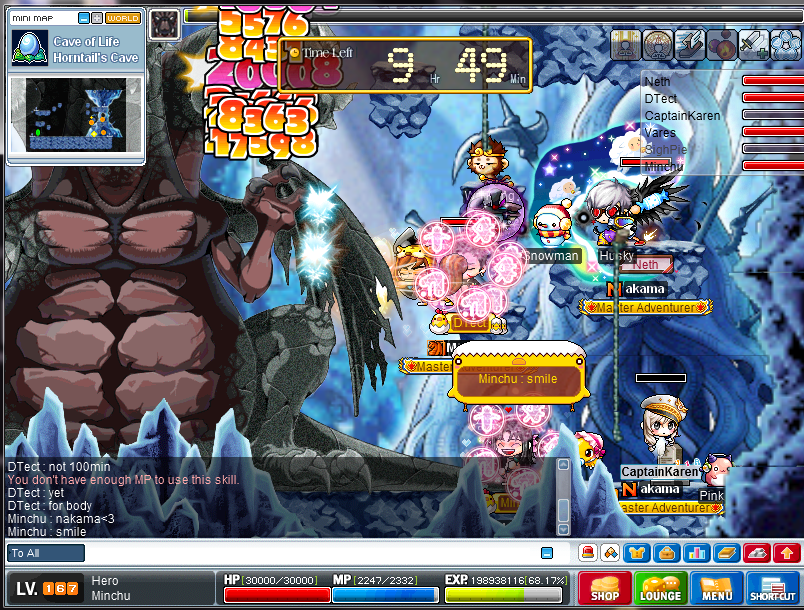Open the skill book icon
Viewport: 804px width, 610px height.
726,552
